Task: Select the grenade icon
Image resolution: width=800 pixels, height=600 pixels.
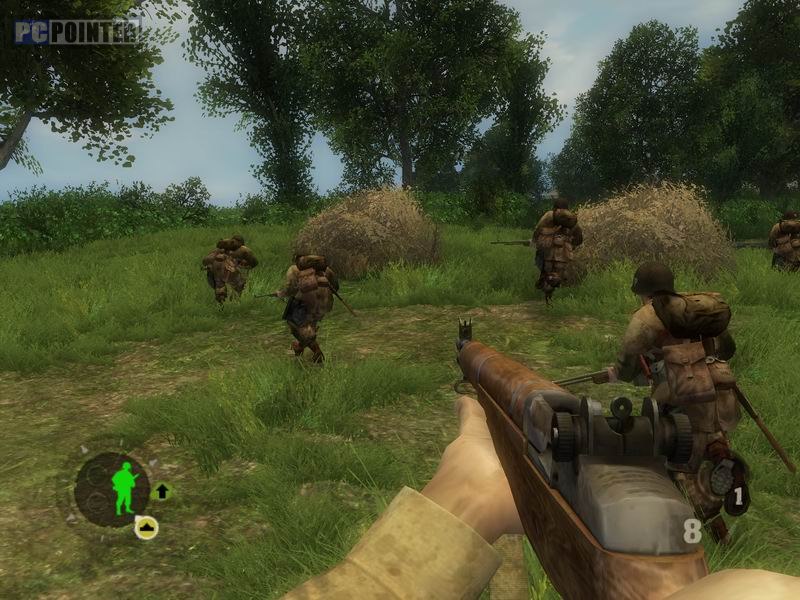Action: click(x=721, y=479)
